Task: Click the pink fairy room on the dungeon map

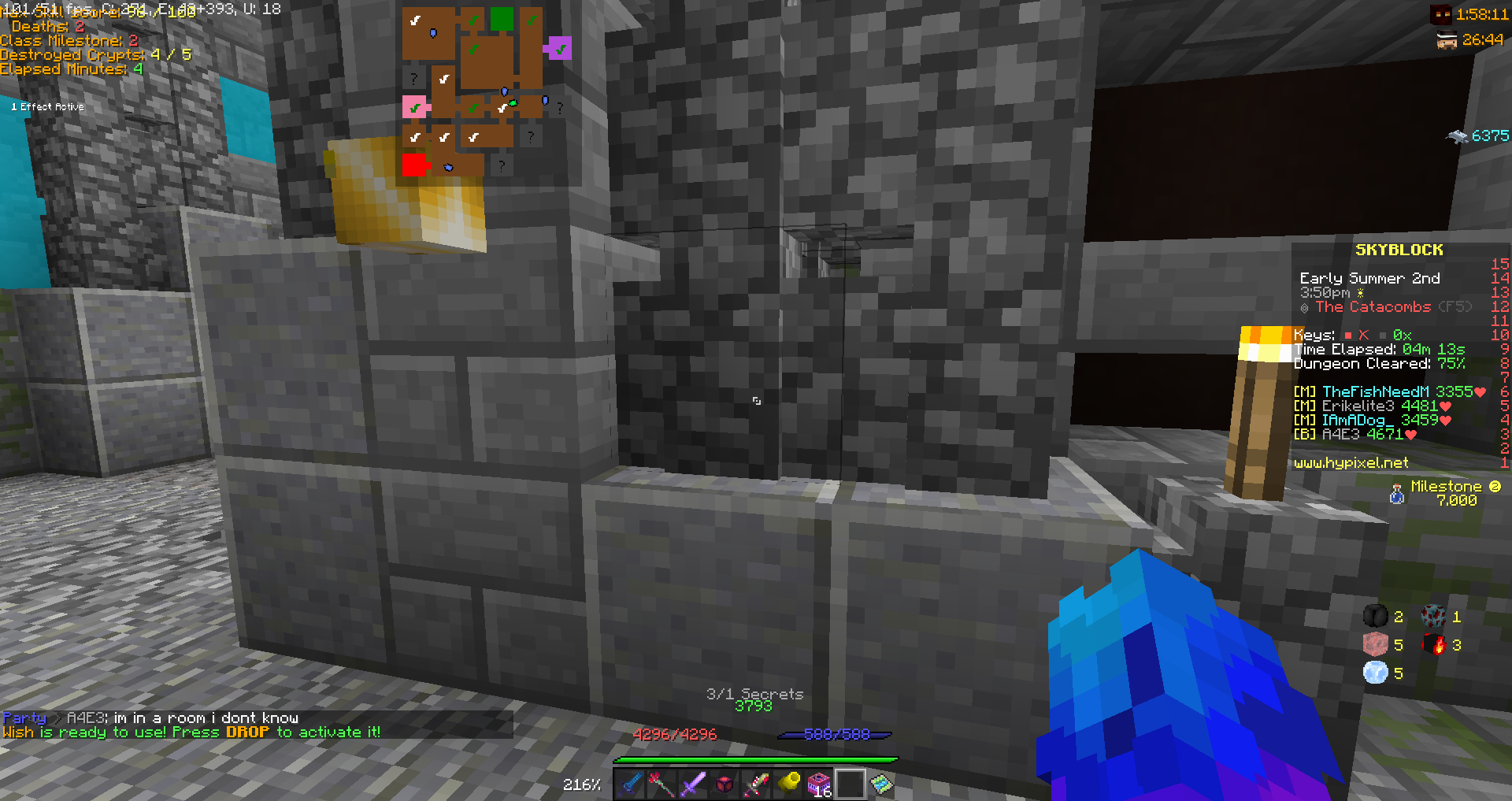Action: [414, 107]
